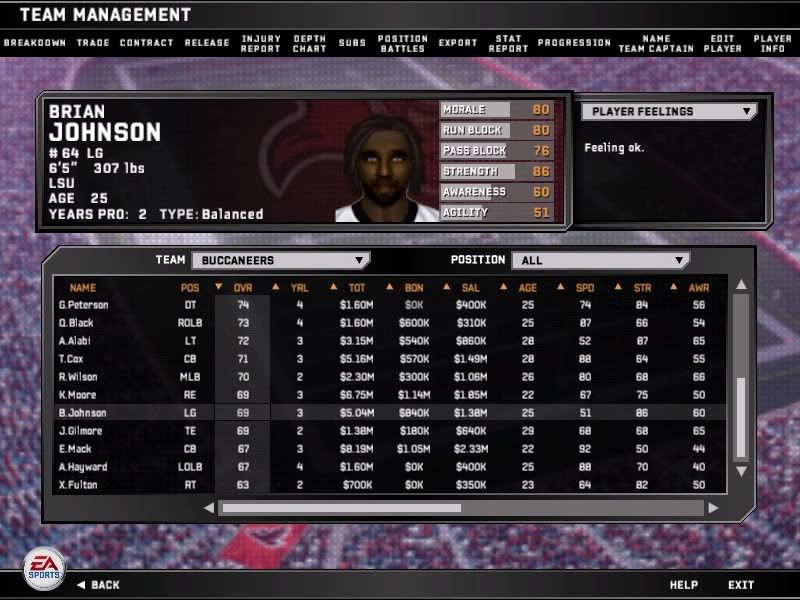This screenshot has height=600, width=800.
Task: Open Position Battles screen
Action: pos(403,43)
